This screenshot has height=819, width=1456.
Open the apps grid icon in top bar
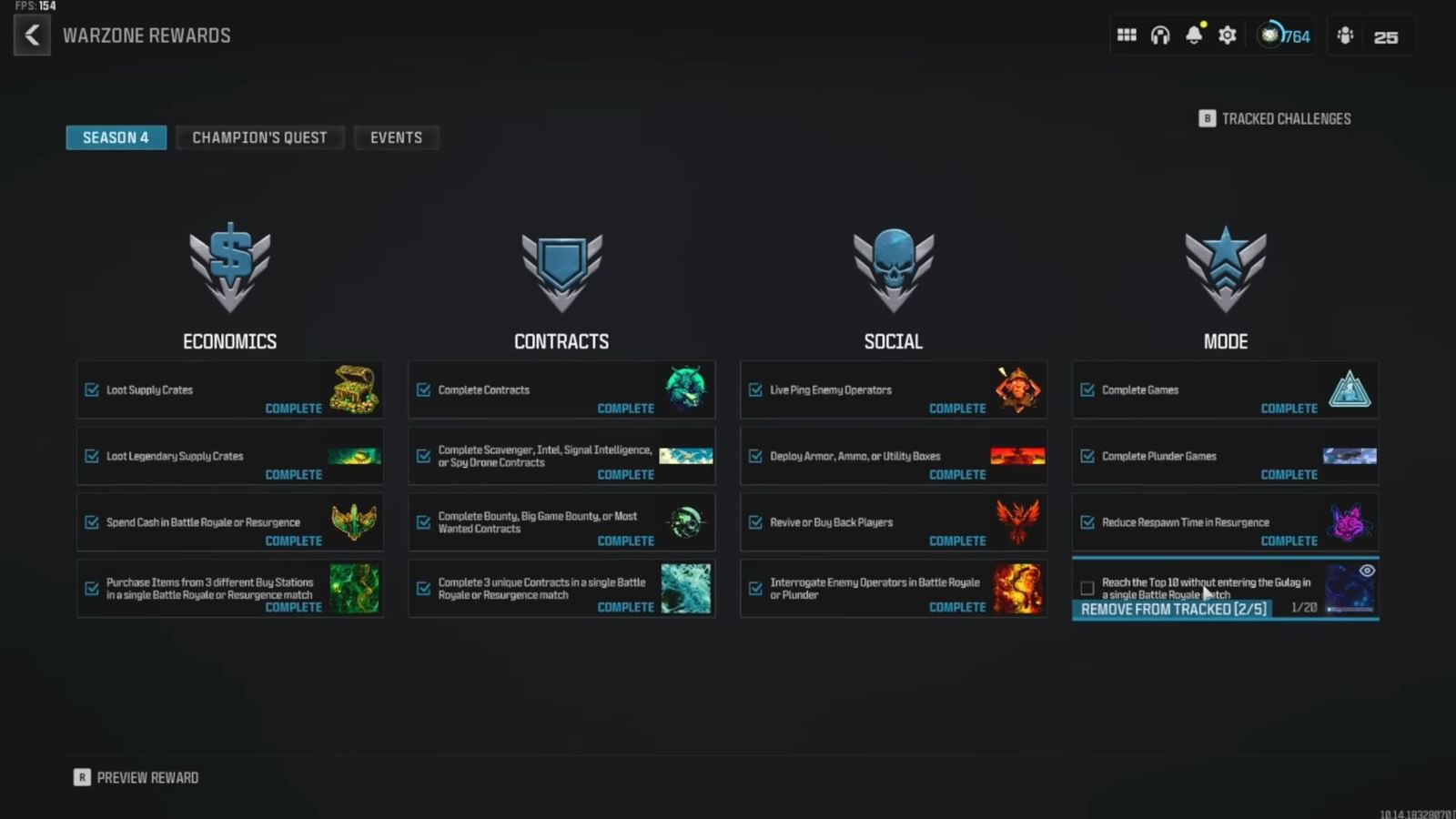[x=1126, y=35]
